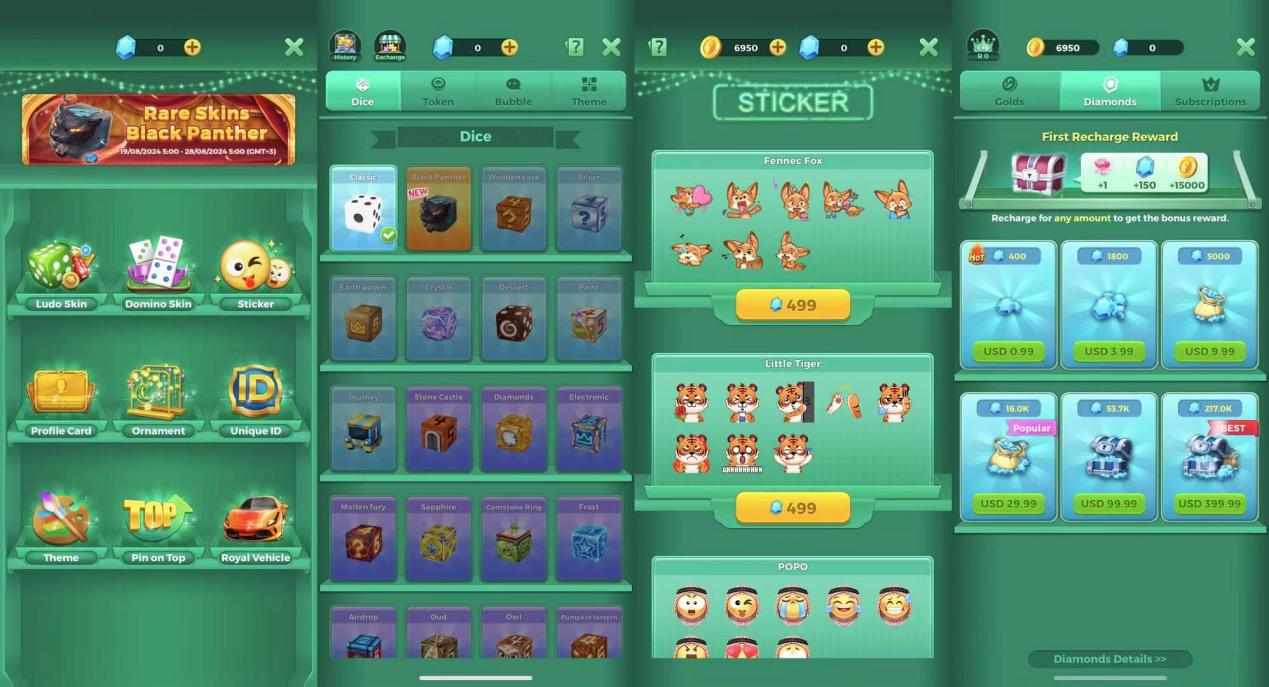Tap the Rare Skins Black Panther banner
Viewport: 1269px width, 687px height.
point(159,129)
